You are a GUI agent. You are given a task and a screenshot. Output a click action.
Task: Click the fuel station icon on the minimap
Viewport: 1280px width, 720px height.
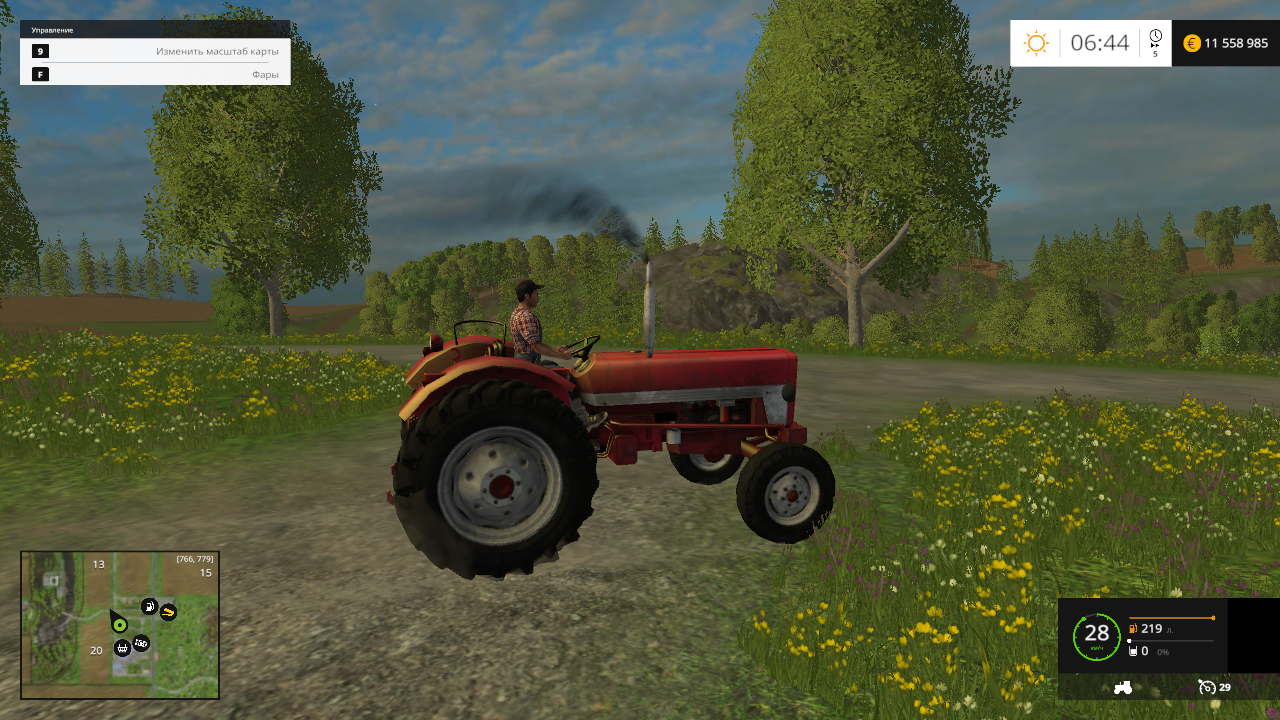pos(150,605)
